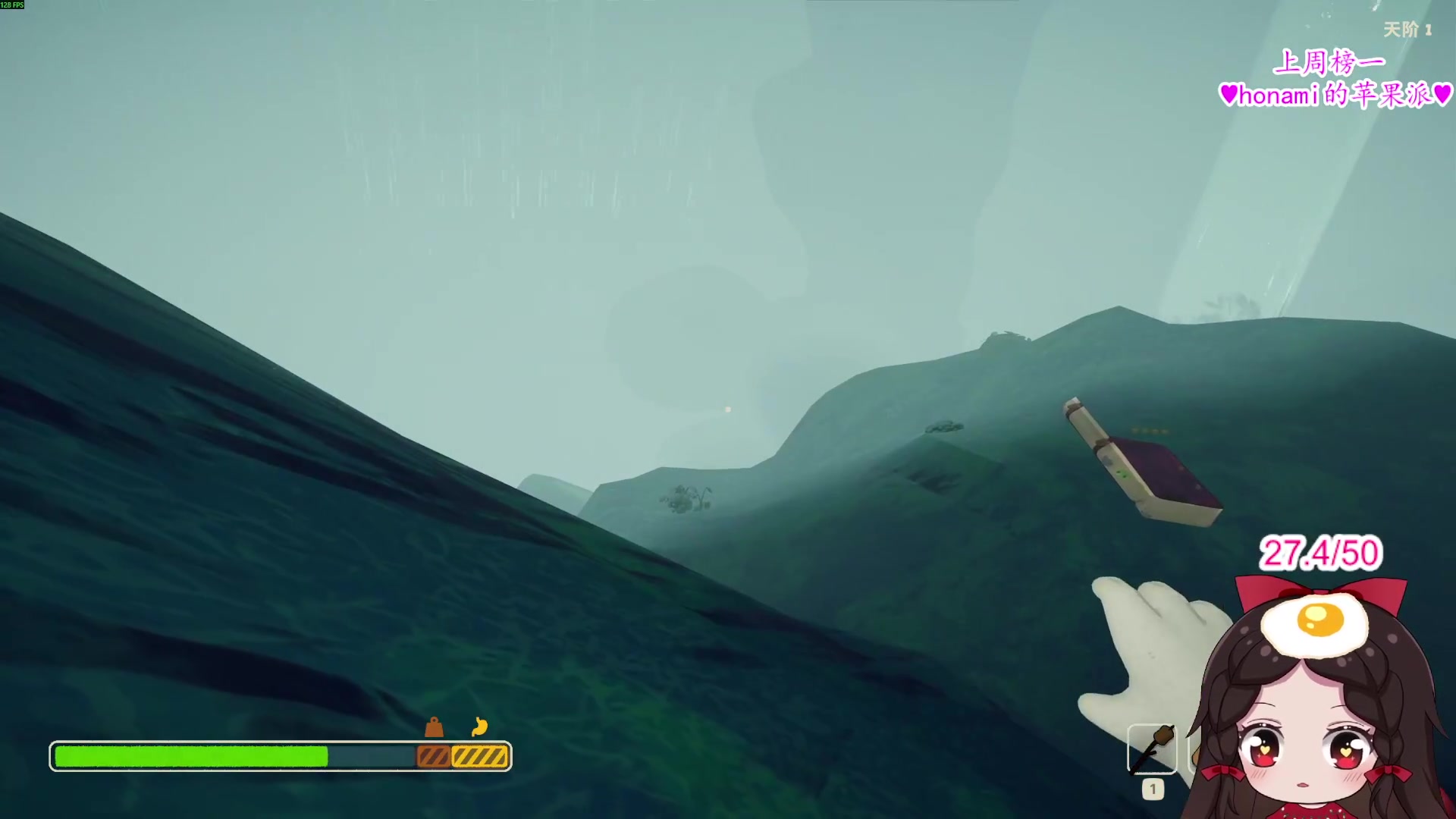Click the hunger stomach status icon
This screenshot has width=1456, height=819.
click(x=479, y=727)
